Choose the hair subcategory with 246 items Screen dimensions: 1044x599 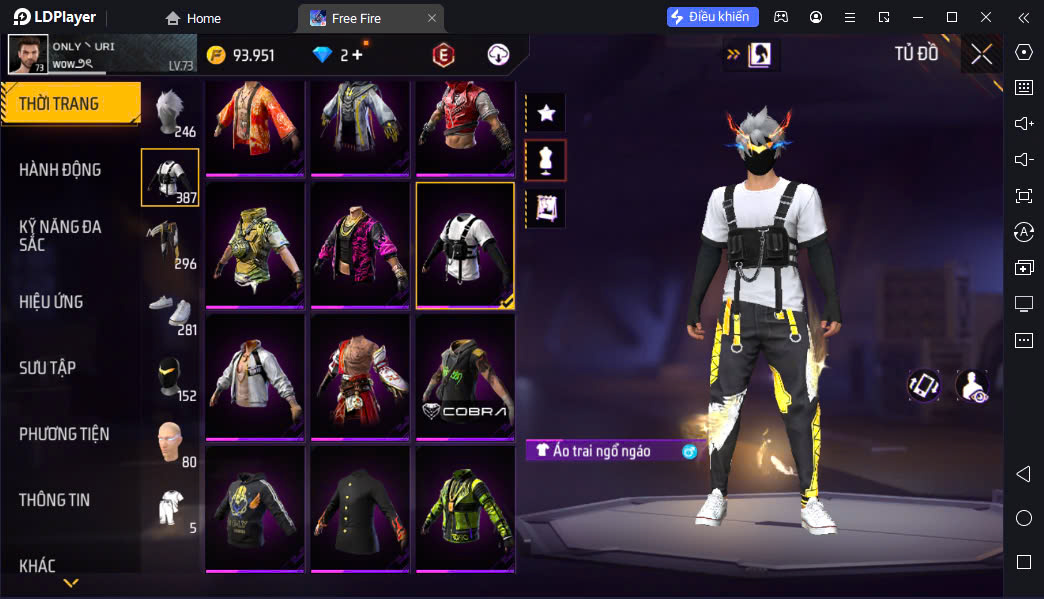coord(170,111)
